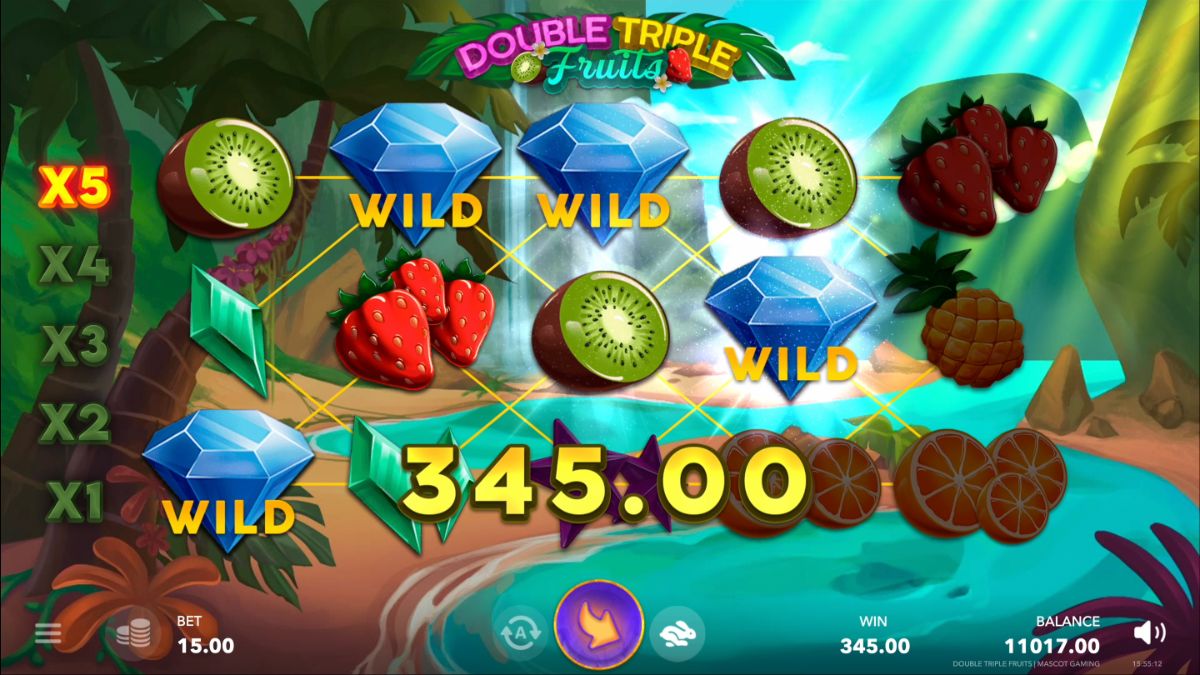This screenshot has width=1200, height=675.
Task: Open the hamburger menu
Action: click(x=47, y=633)
